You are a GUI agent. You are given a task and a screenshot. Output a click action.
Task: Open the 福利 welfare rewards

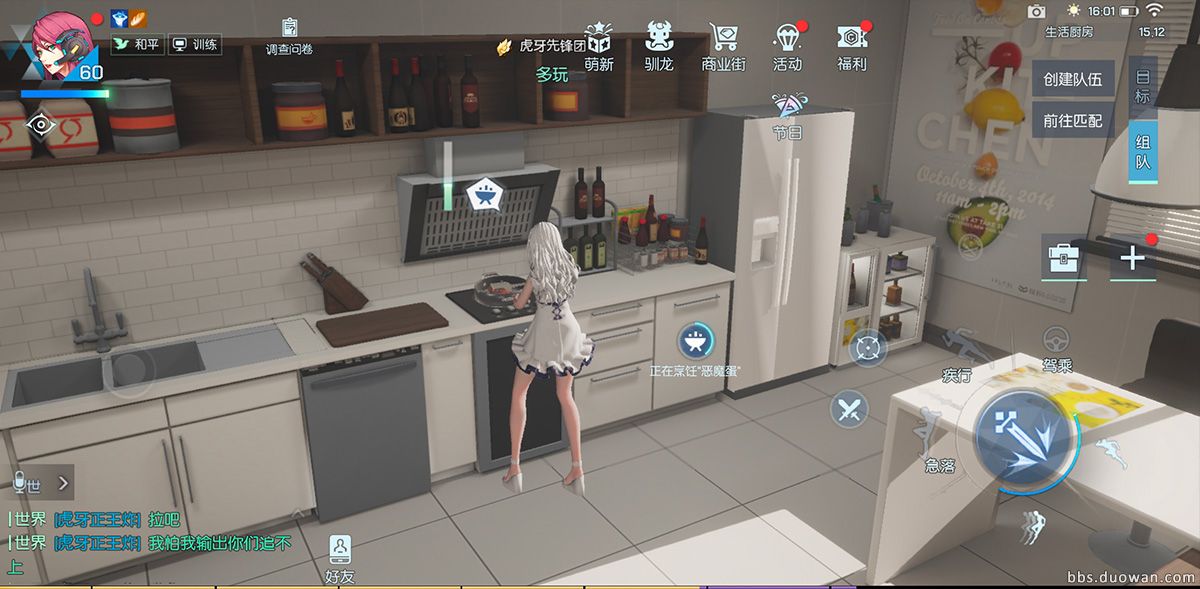(x=852, y=45)
